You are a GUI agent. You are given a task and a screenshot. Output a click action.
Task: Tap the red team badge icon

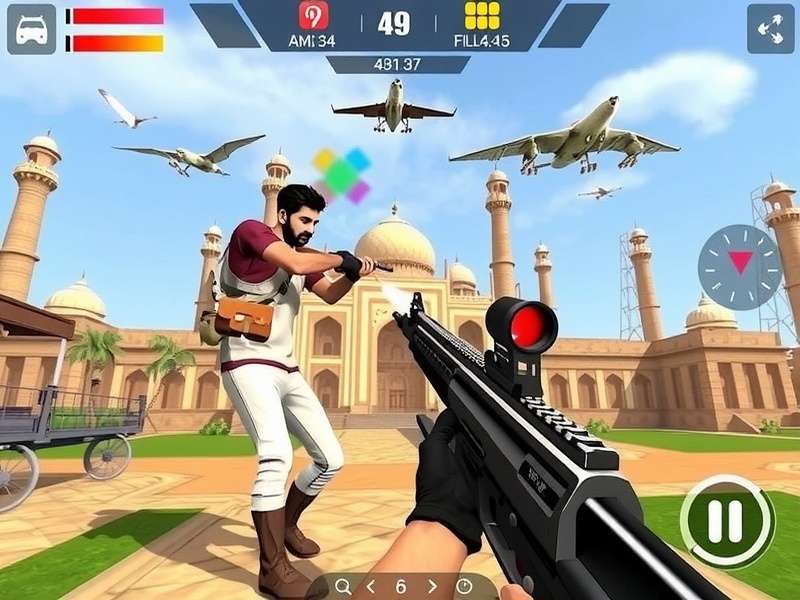[x=313, y=16]
